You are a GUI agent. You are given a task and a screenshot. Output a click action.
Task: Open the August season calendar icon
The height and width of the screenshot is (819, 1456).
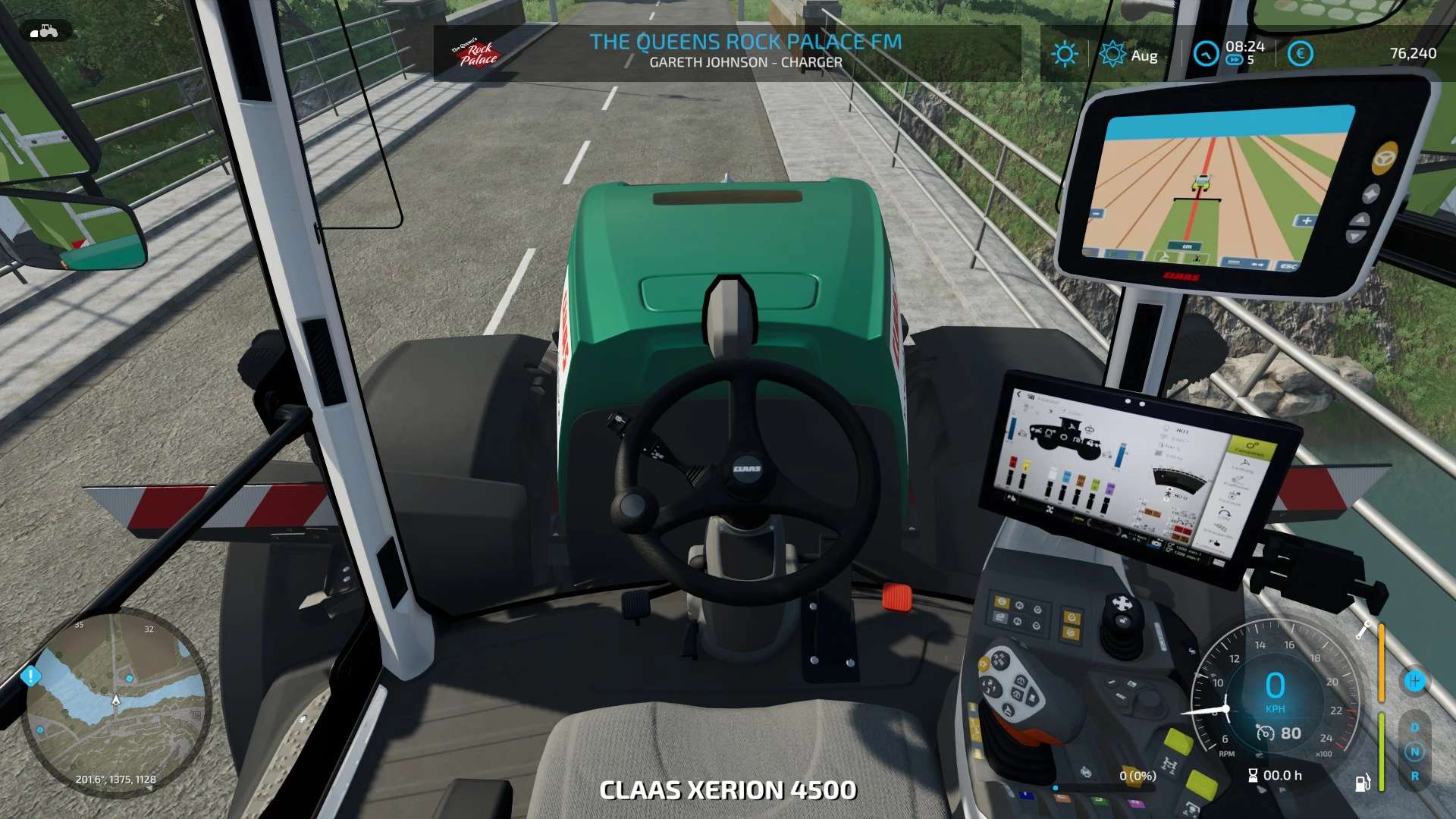[1112, 54]
